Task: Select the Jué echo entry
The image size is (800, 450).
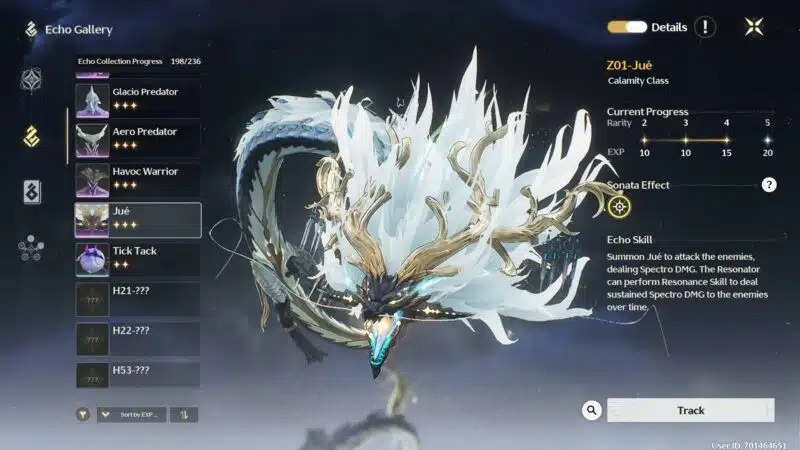Action: [x=137, y=219]
